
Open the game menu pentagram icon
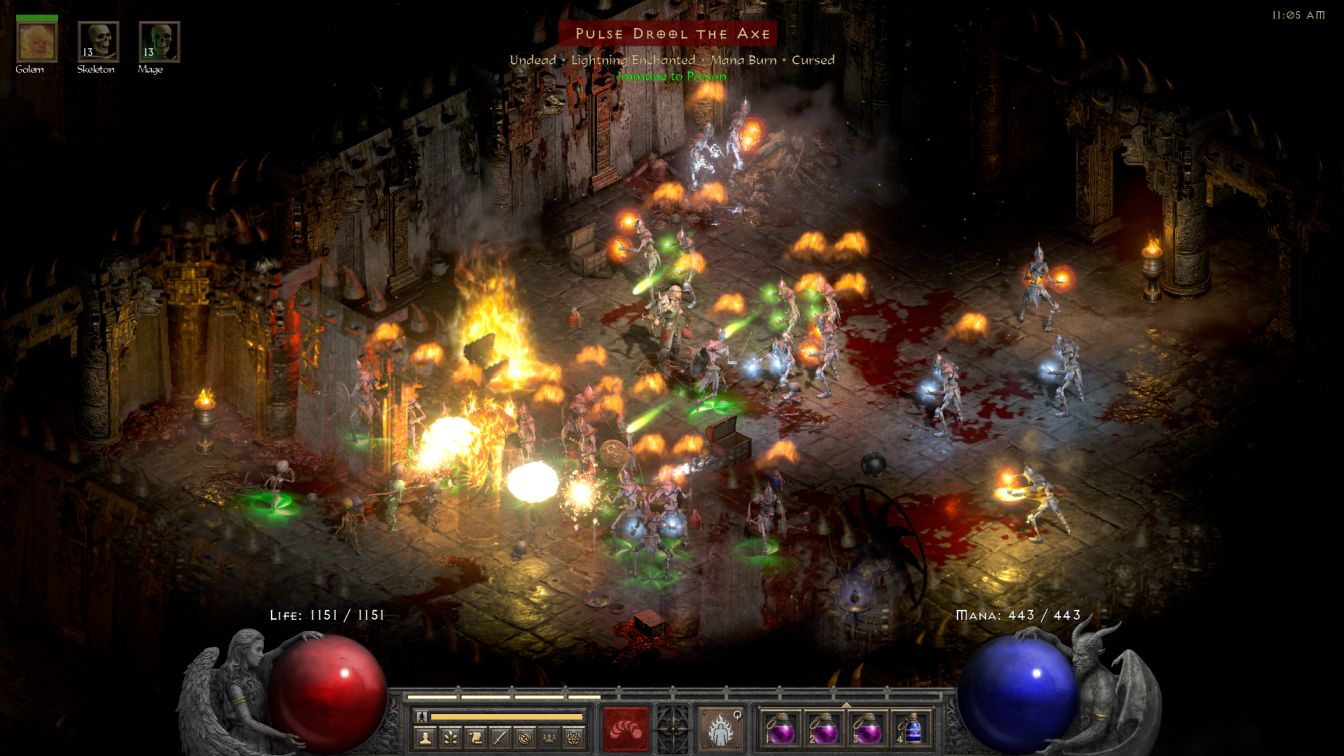click(573, 737)
